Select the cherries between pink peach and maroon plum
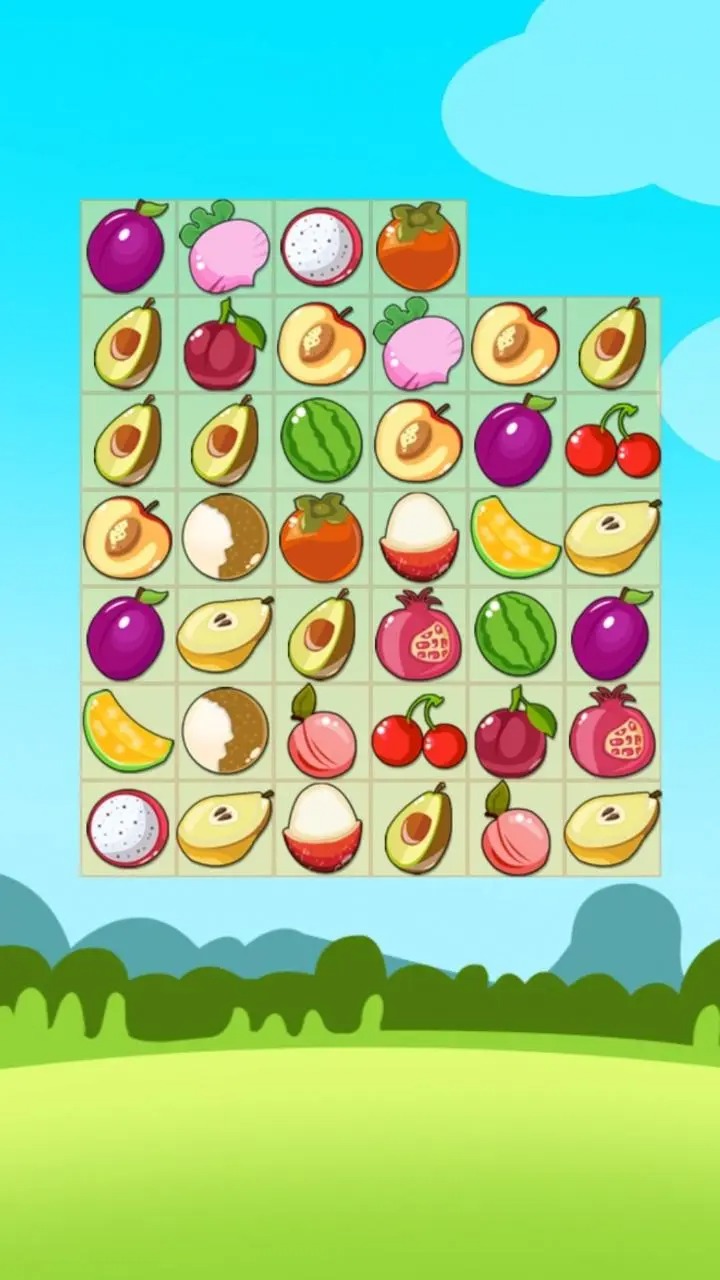The height and width of the screenshot is (1280, 720). point(418,731)
